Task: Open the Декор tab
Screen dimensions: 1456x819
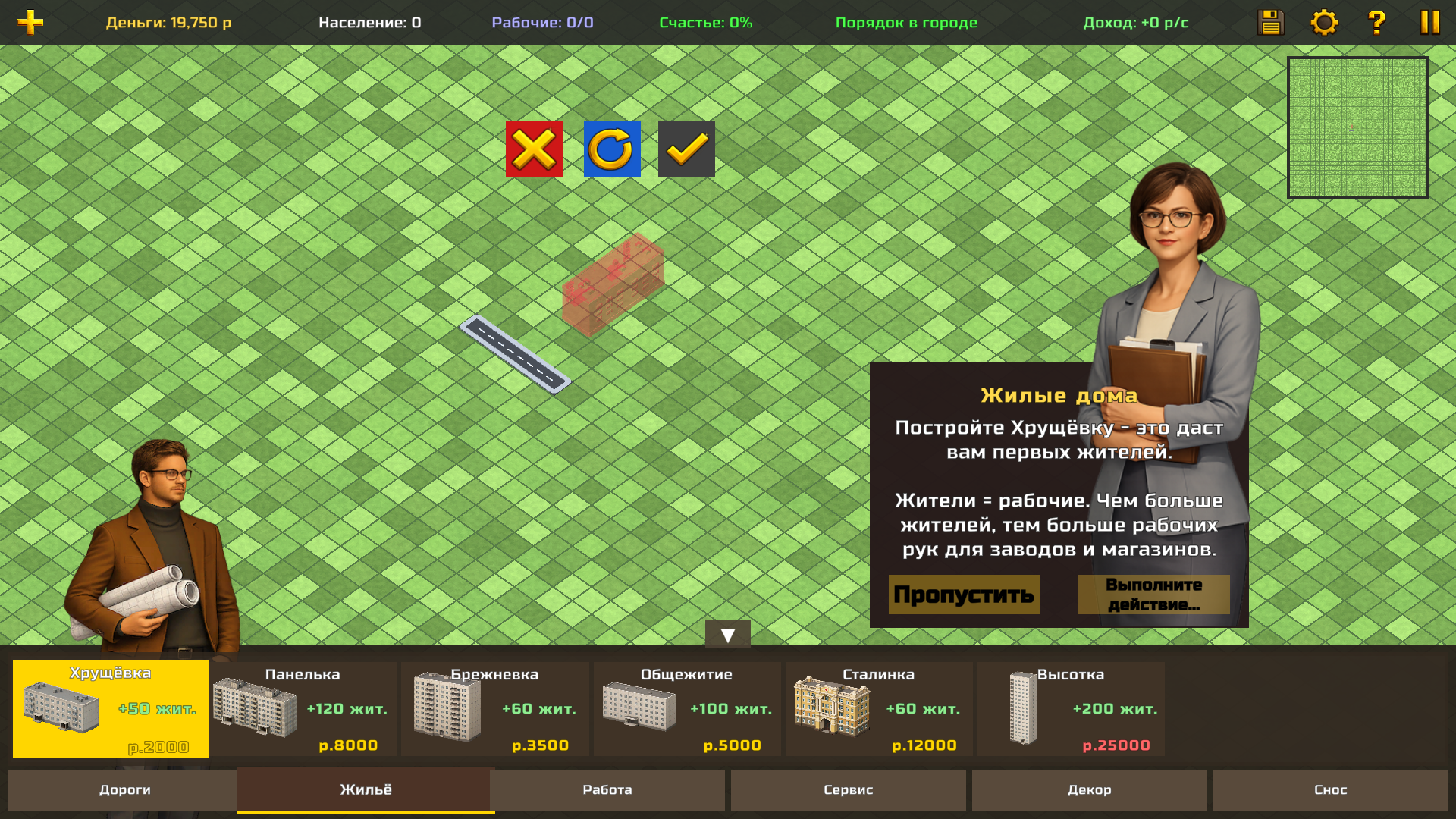Action: [1088, 789]
